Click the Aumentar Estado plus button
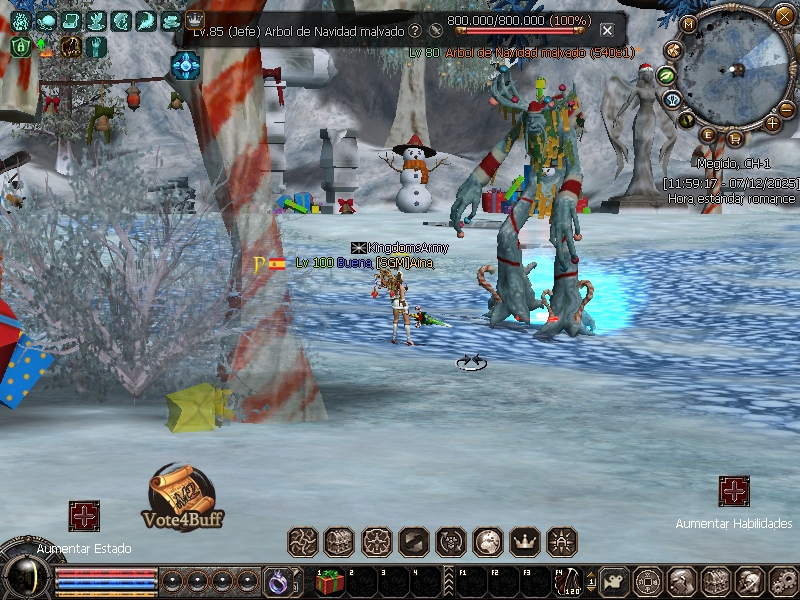The image size is (800, 600). [x=84, y=516]
